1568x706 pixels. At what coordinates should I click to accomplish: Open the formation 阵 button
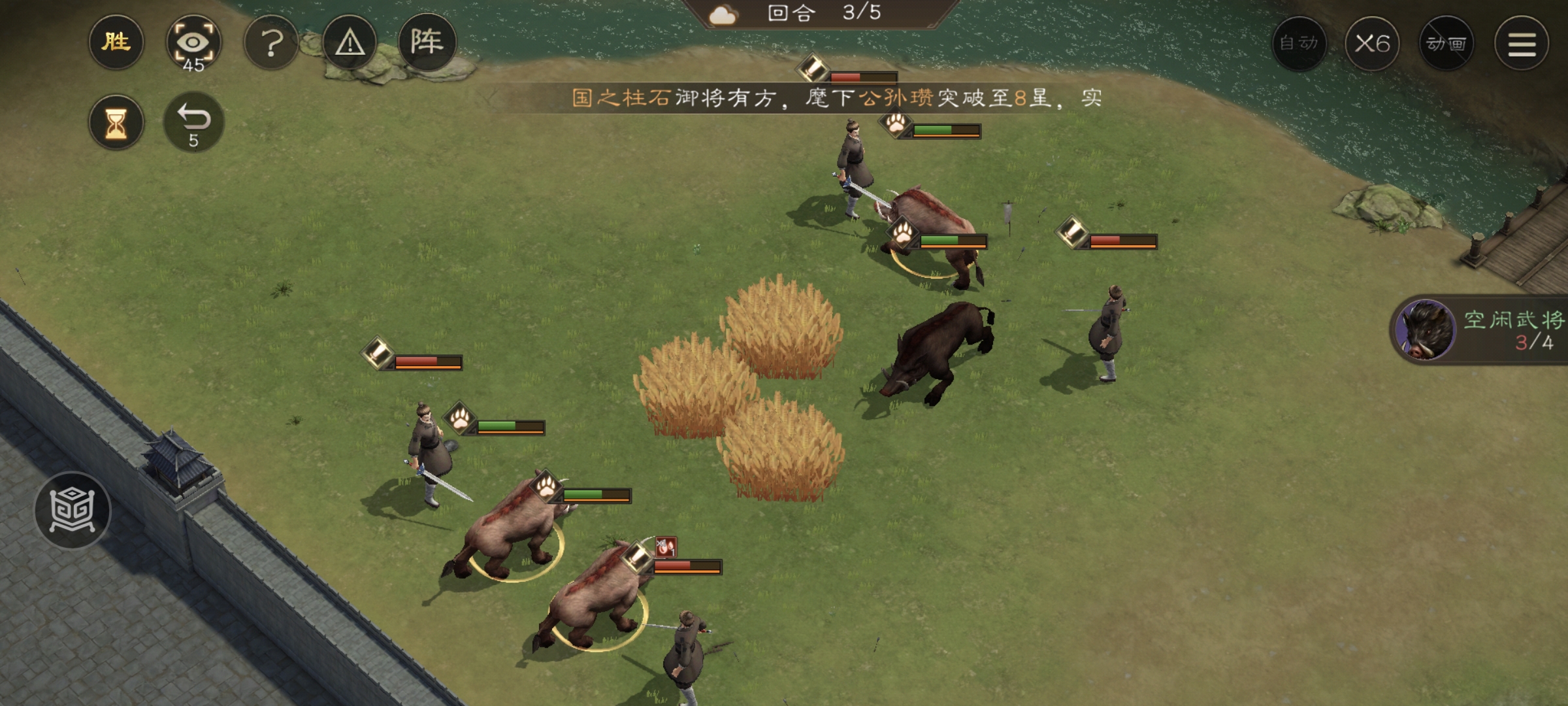[427, 42]
